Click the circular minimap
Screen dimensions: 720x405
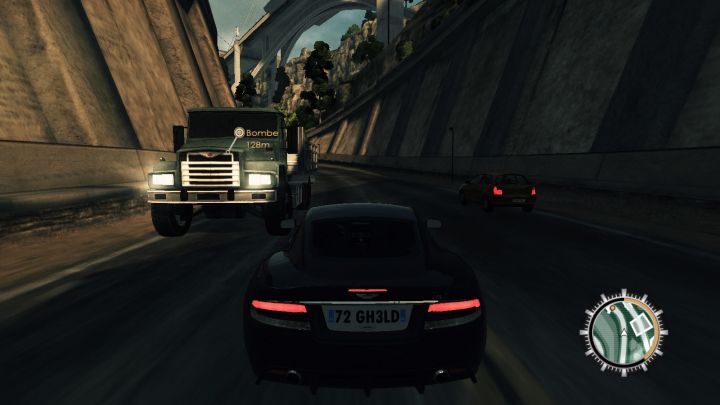pos(625,332)
